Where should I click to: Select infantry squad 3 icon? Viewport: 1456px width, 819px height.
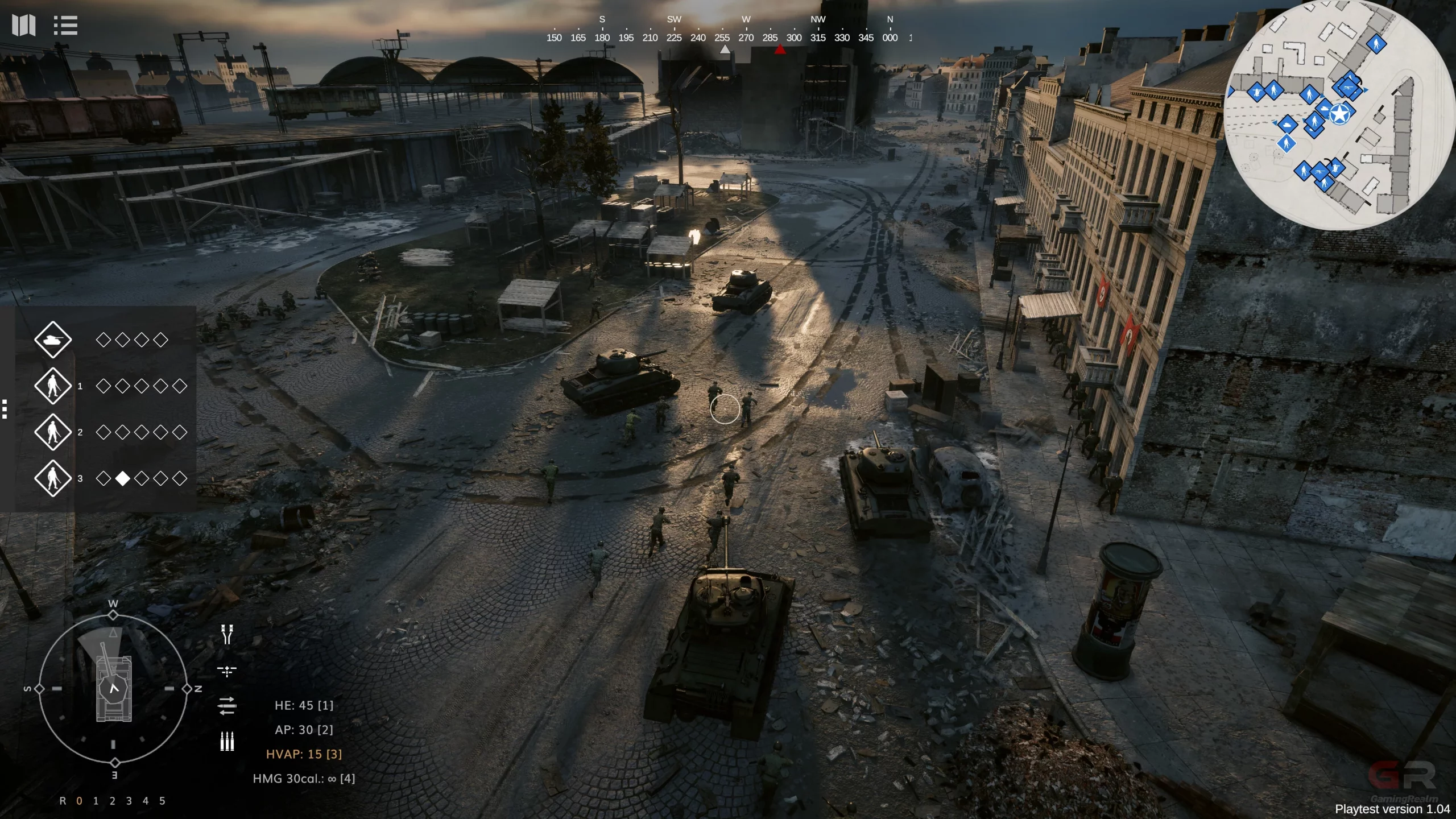[x=53, y=478]
